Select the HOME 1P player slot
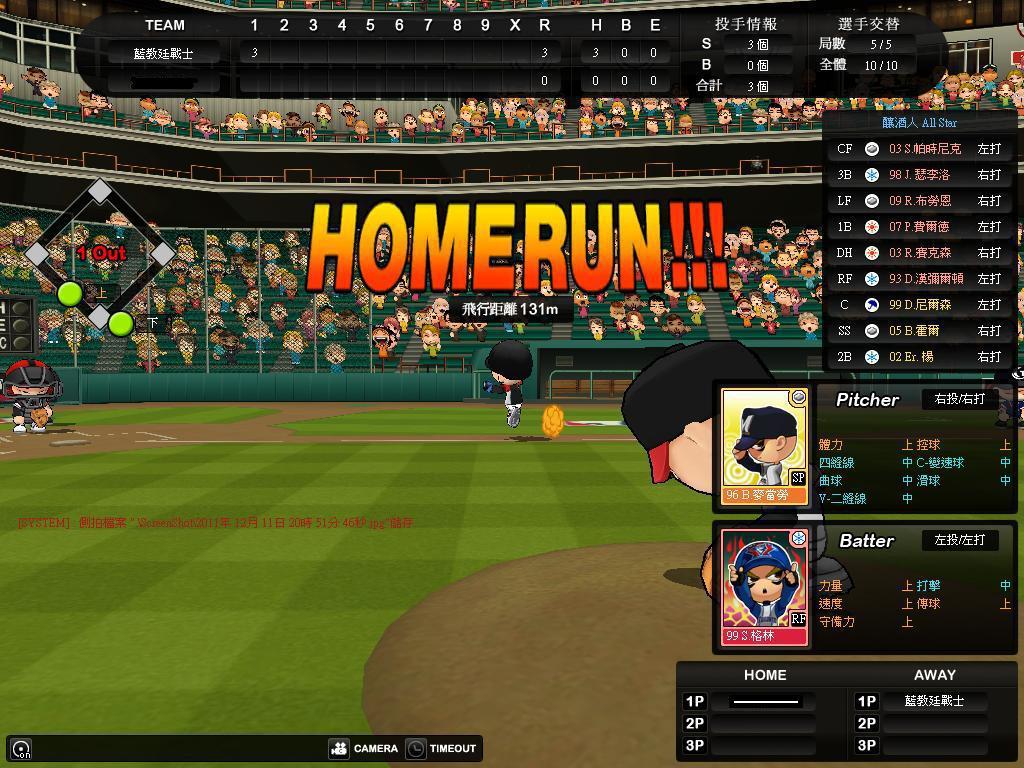The image size is (1024, 768). click(x=765, y=701)
